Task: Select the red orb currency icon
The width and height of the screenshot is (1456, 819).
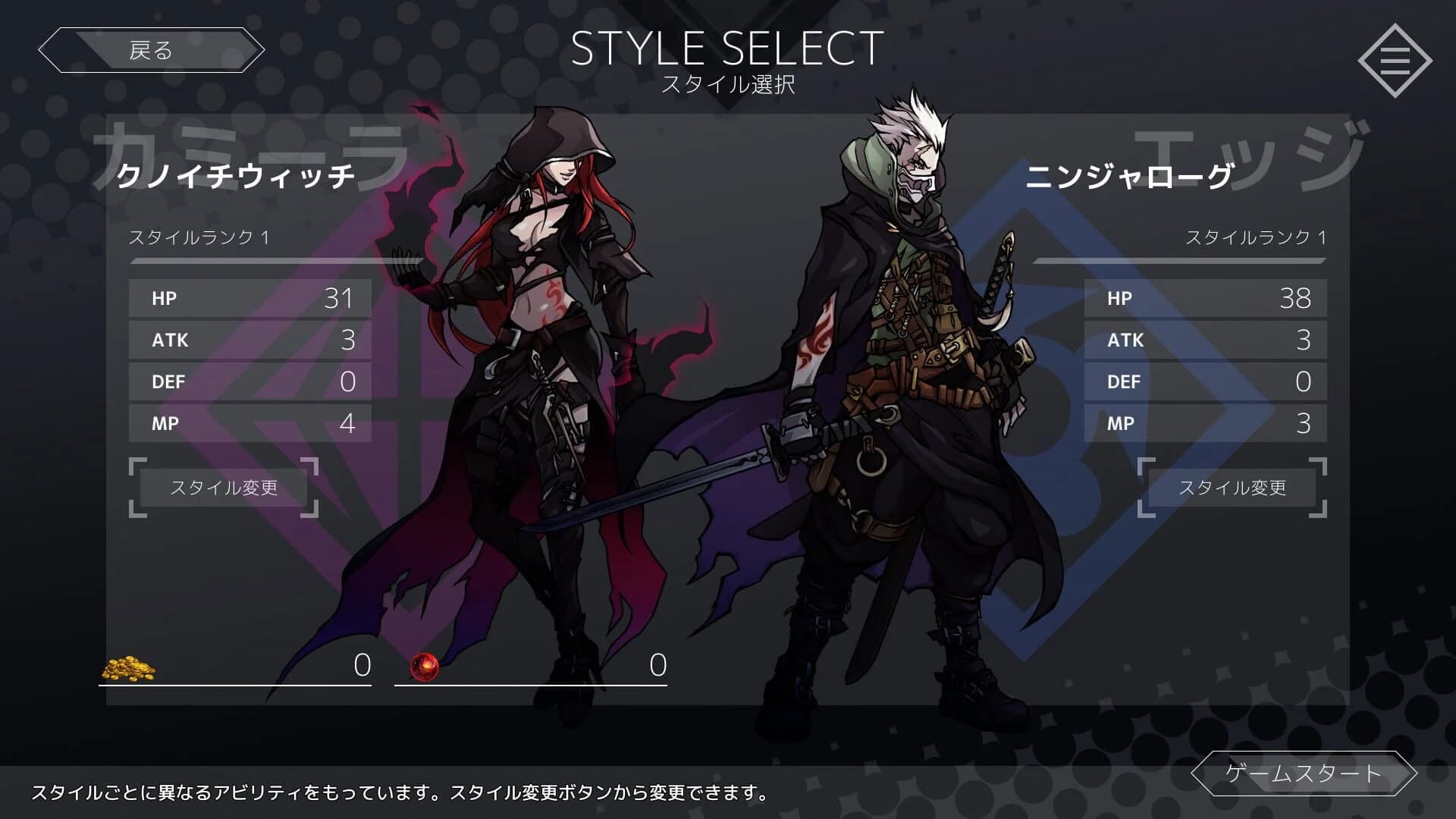Action: point(423,666)
